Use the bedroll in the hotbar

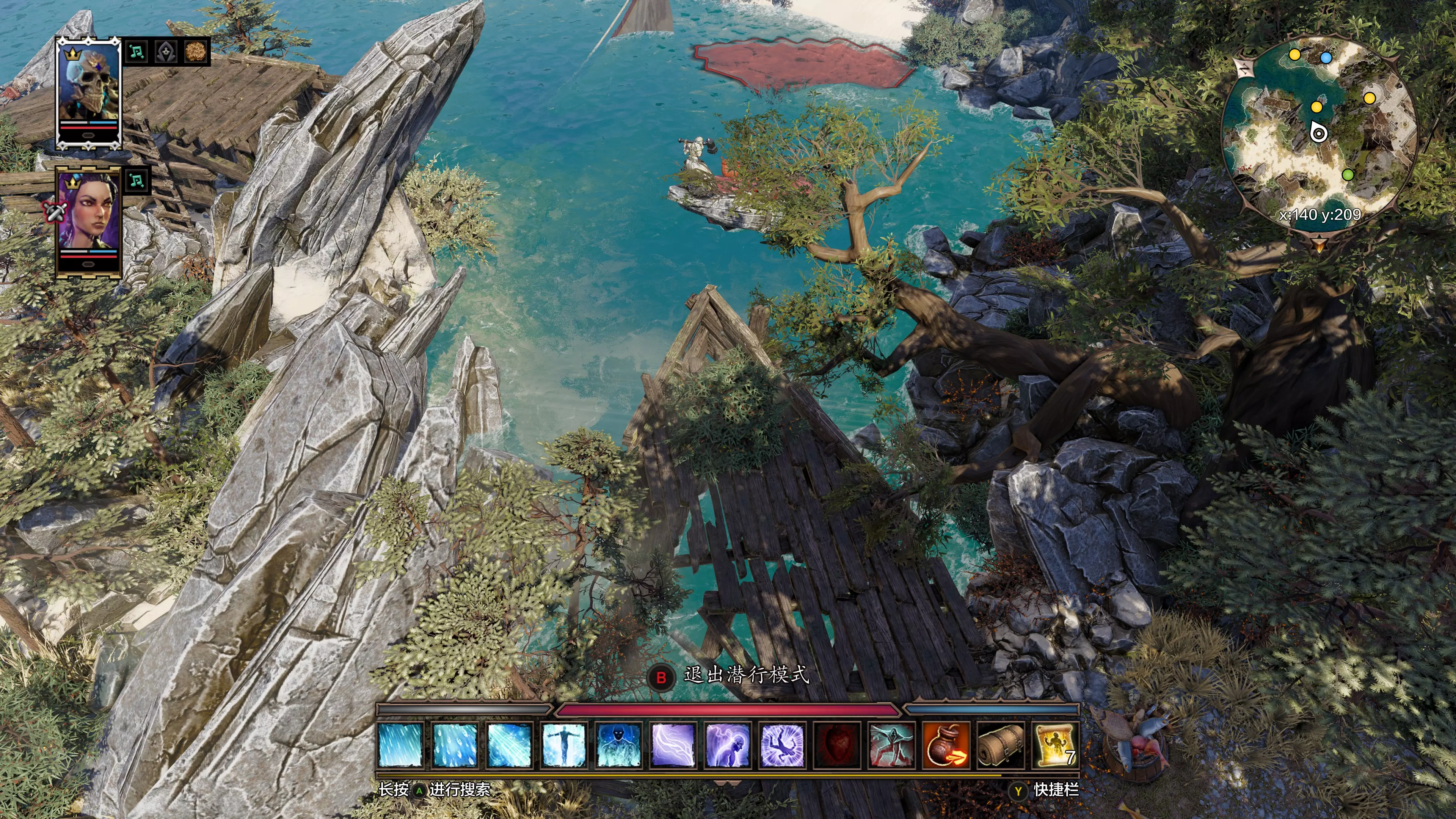click(x=1001, y=745)
